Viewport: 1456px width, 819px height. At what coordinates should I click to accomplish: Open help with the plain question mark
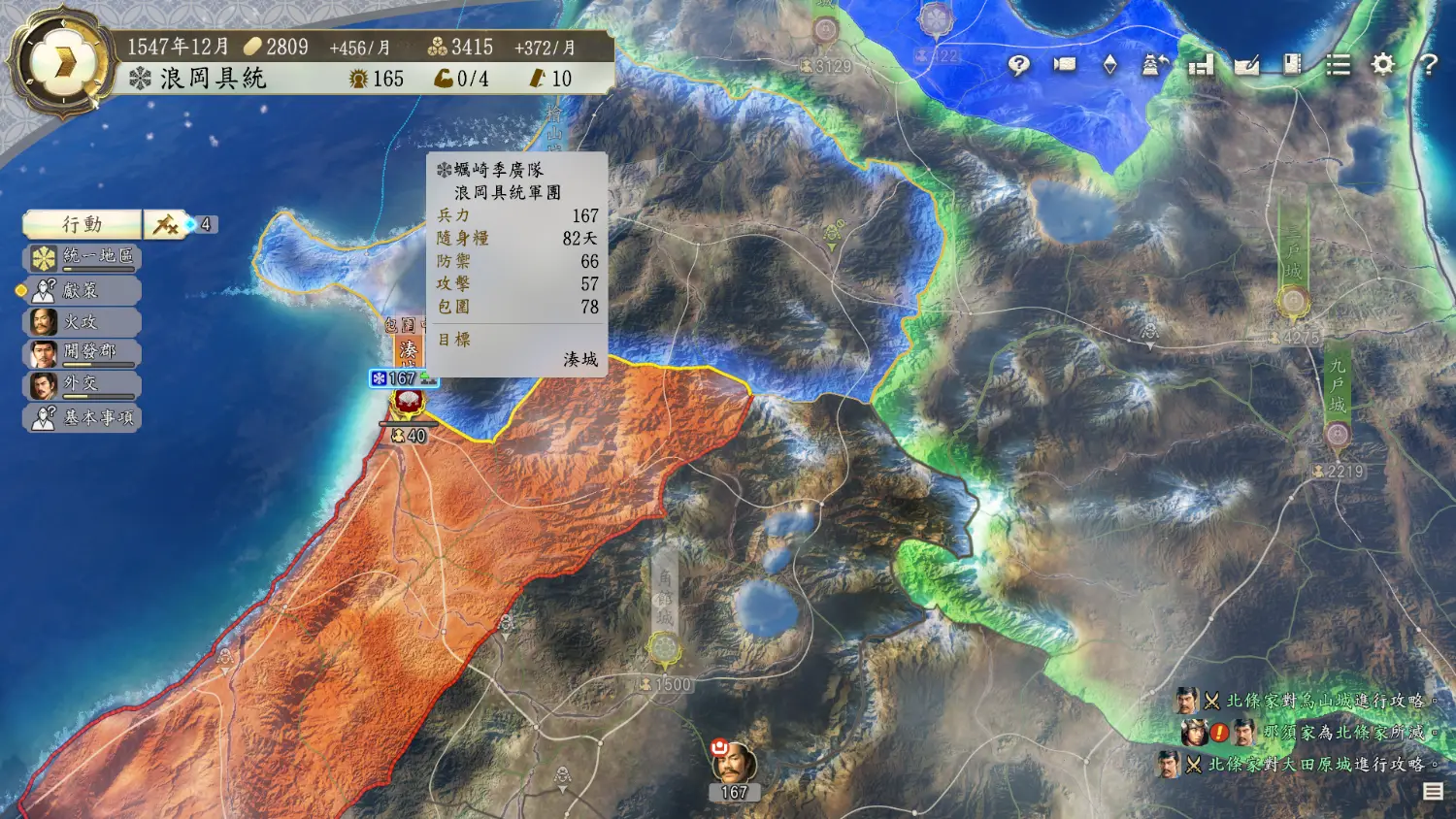pyautogui.click(x=1428, y=65)
